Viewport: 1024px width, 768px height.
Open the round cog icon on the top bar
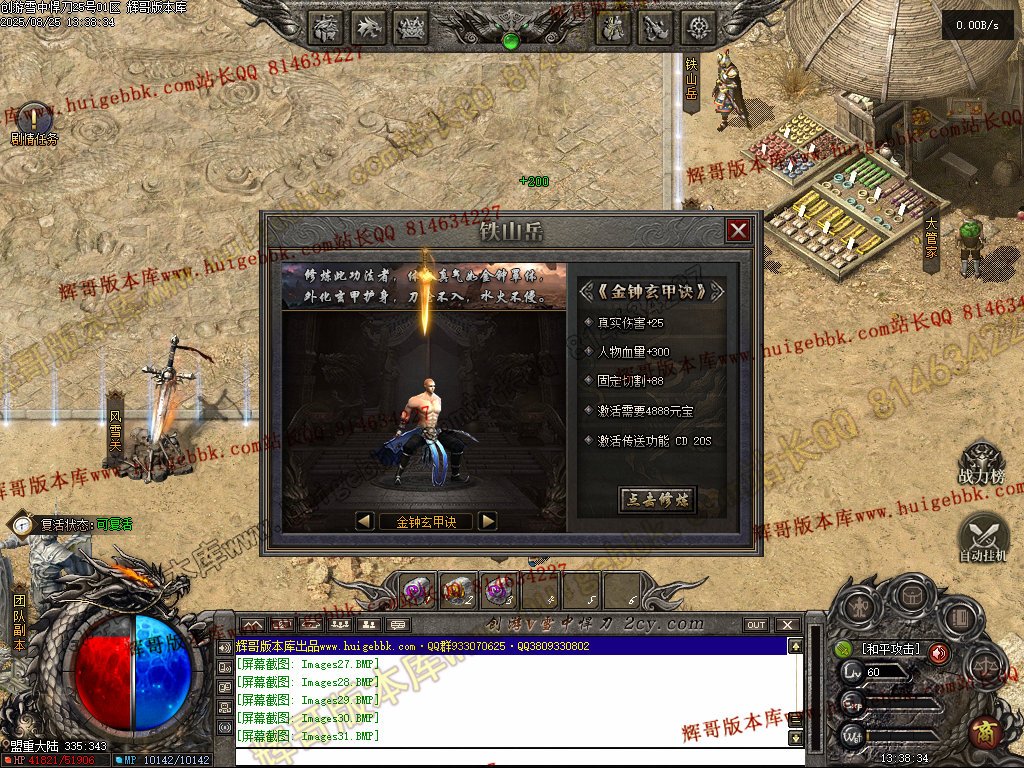pos(699,28)
